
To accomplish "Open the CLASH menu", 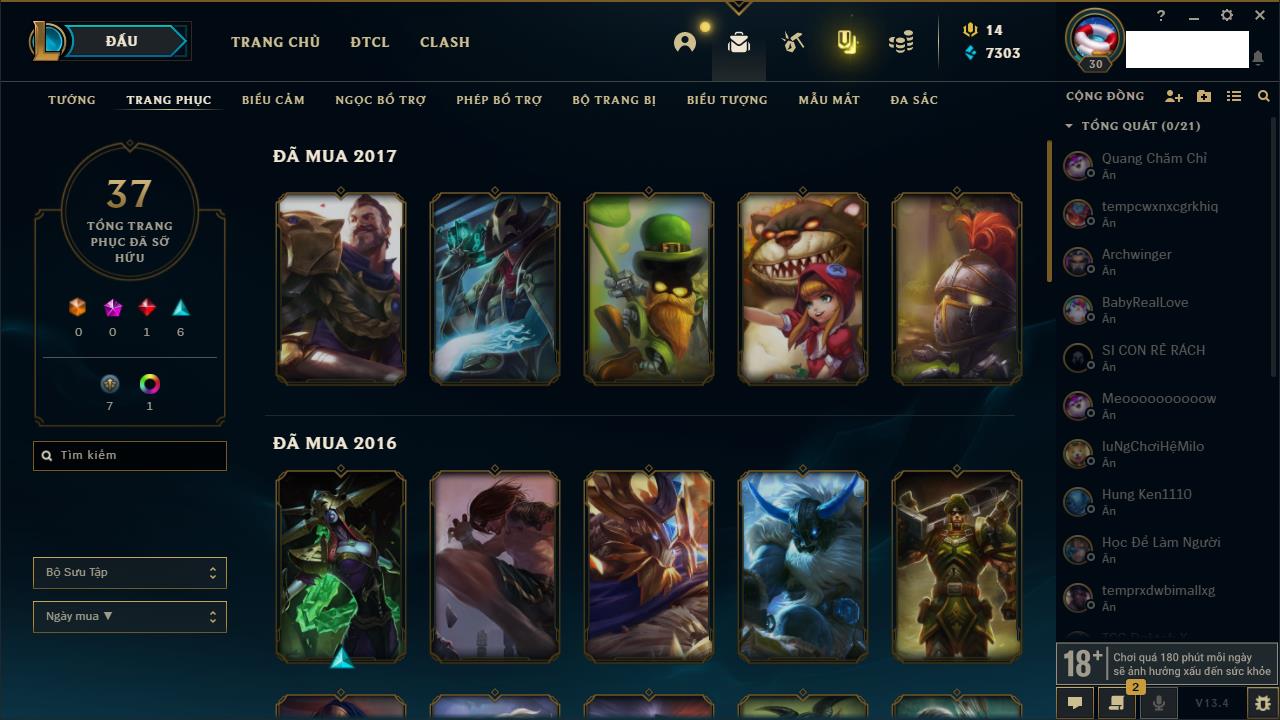I will click(445, 42).
